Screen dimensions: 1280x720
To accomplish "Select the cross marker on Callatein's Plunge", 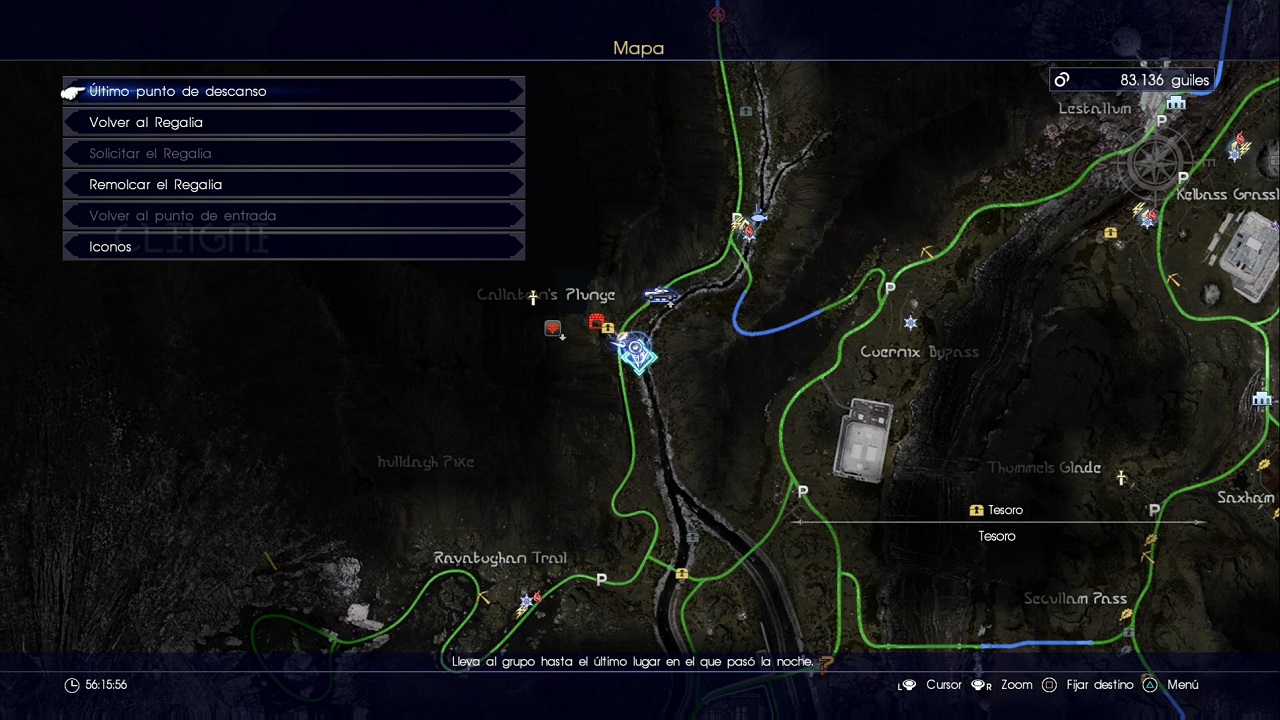I will [x=533, y=297].
